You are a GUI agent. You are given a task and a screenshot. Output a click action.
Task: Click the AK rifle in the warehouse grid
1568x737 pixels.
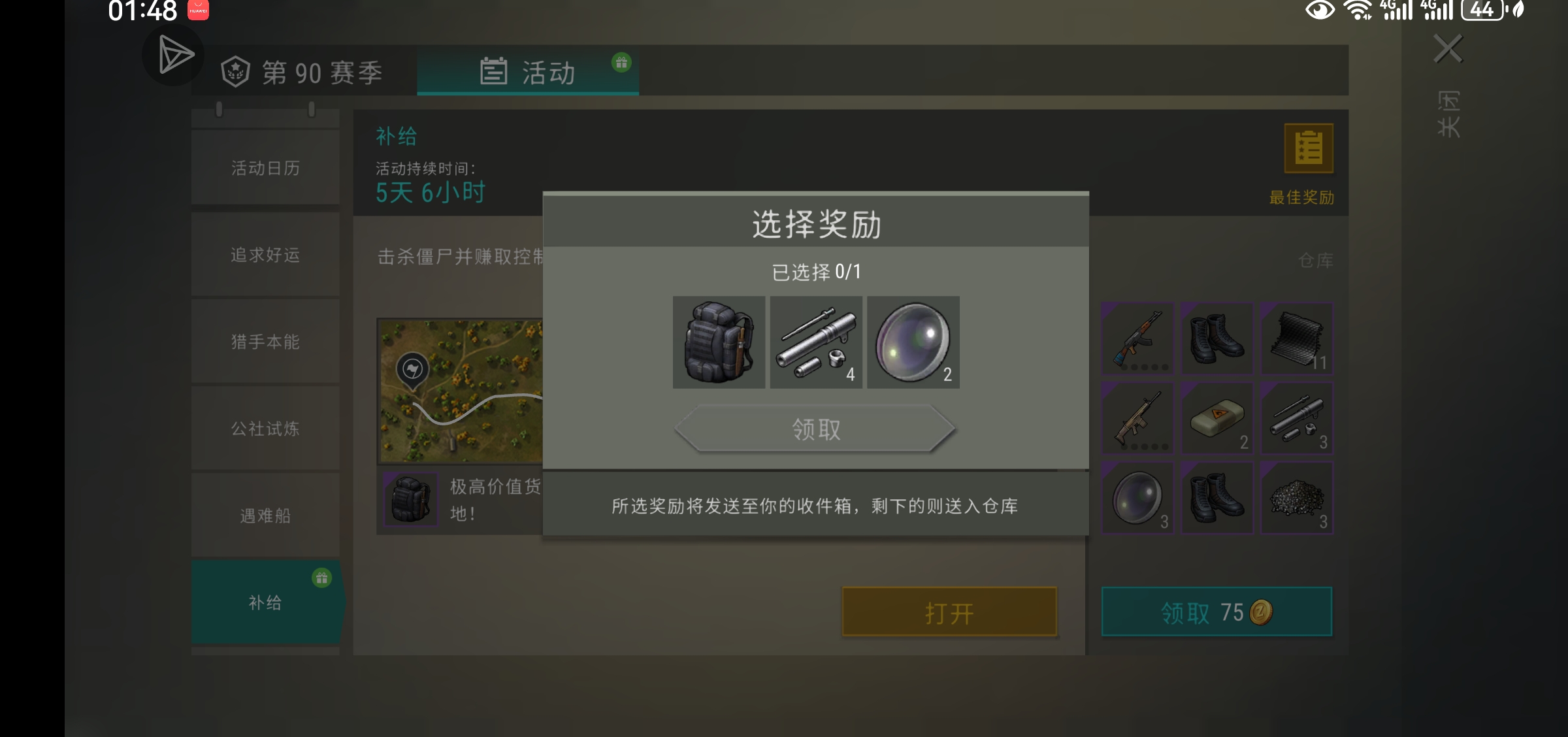[1137, 338]
